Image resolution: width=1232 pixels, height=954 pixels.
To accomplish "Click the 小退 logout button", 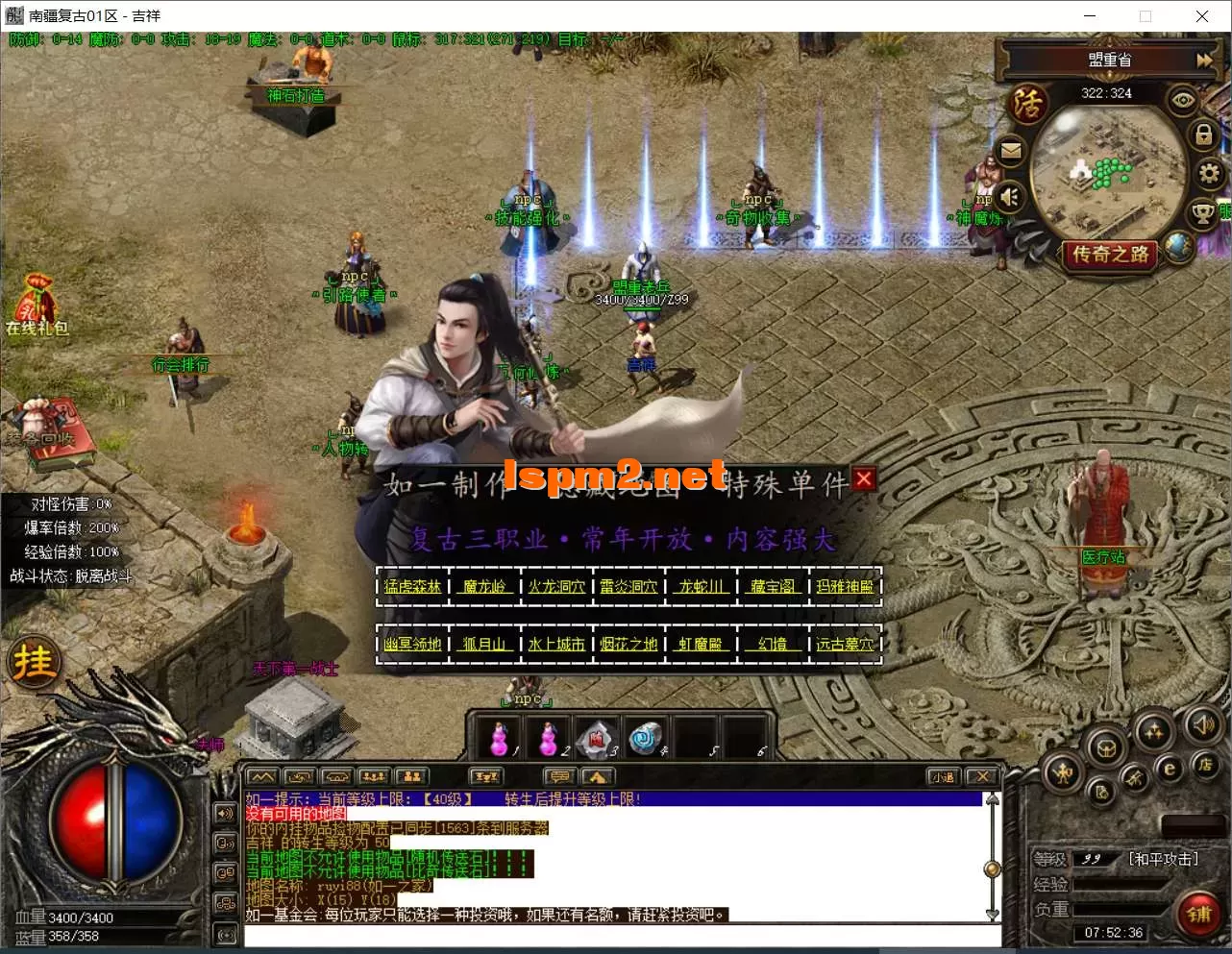I will tap(943, 776).
